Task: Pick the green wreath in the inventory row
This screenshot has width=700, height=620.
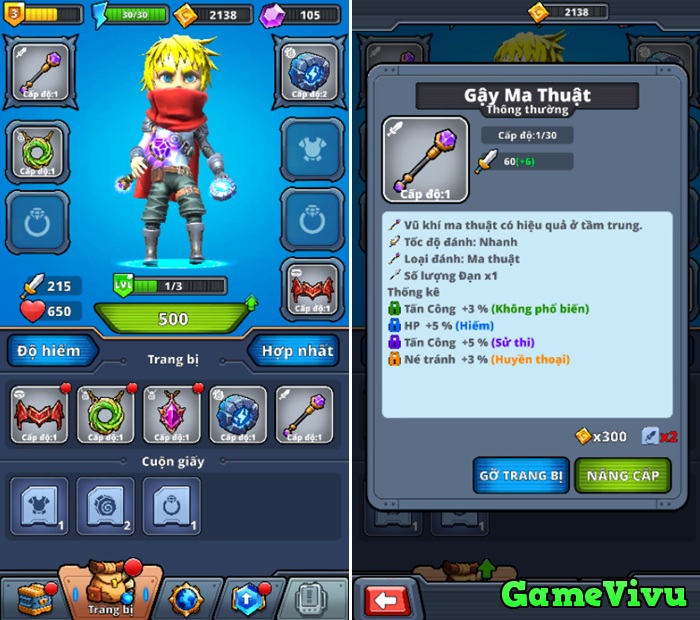Action: pos(105,415)
